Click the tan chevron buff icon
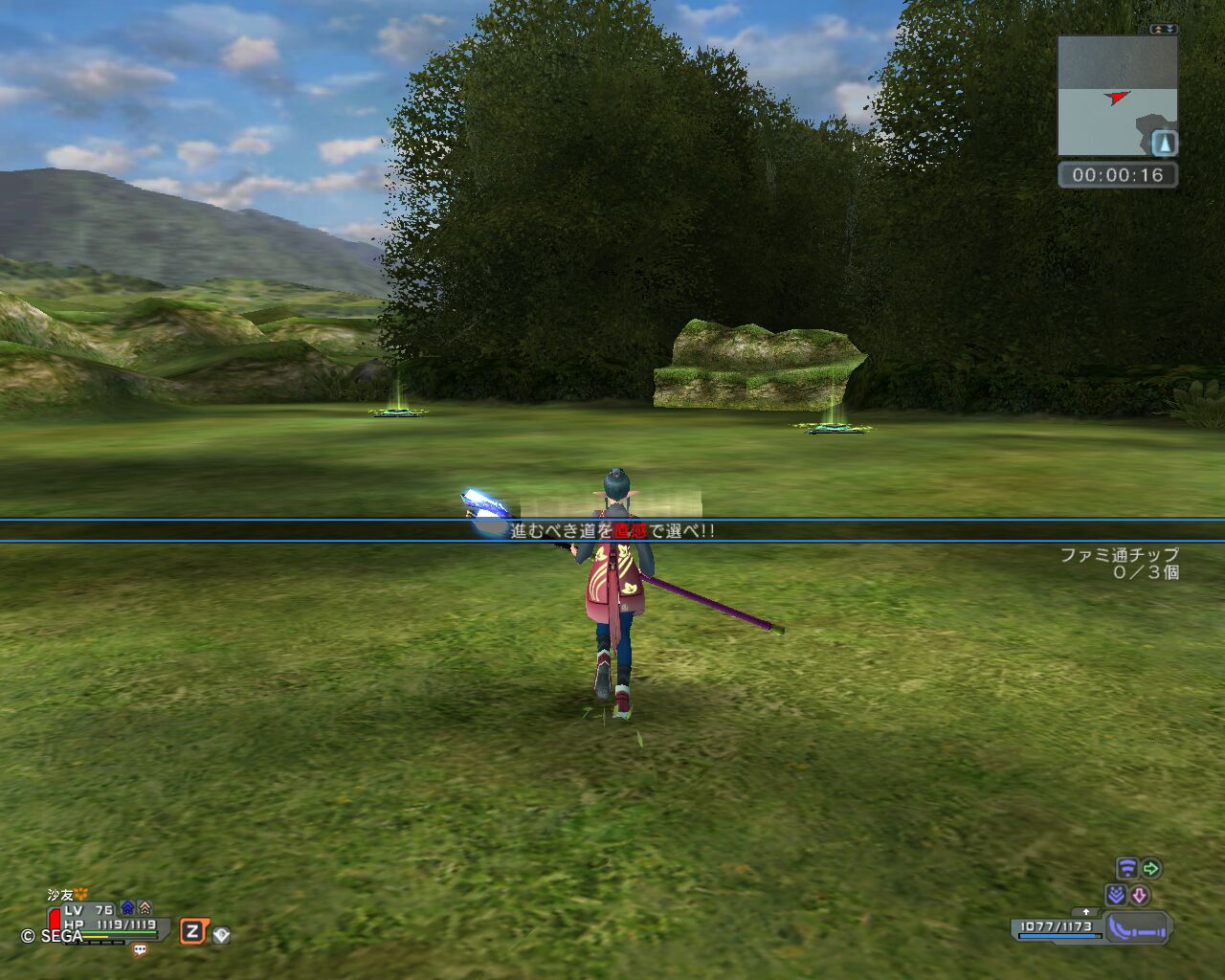Image resolution: width=1225 pixels, height=980 pixels. click(x=145, y=908)
